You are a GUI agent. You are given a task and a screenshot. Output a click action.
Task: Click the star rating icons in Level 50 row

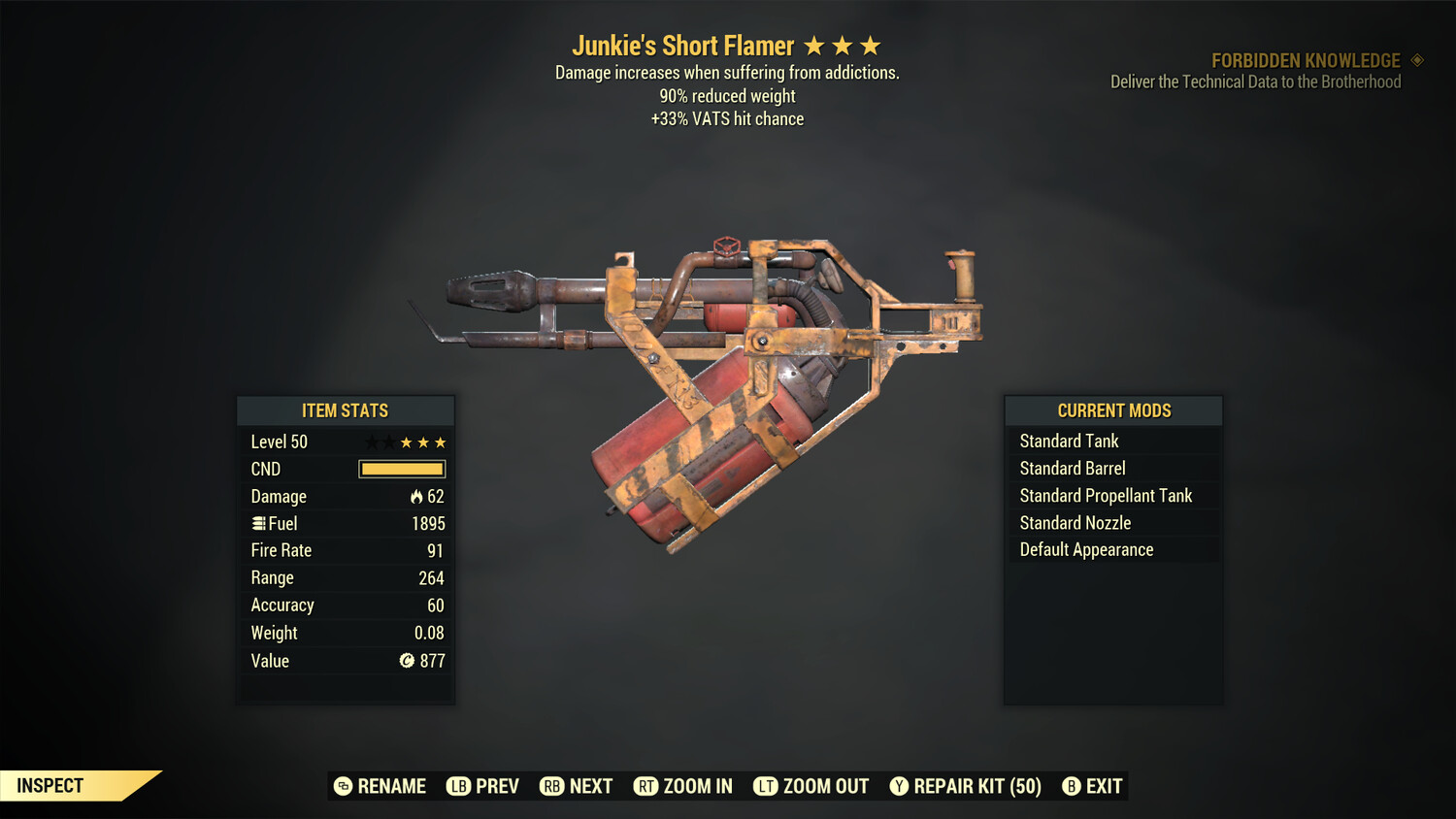405,442
